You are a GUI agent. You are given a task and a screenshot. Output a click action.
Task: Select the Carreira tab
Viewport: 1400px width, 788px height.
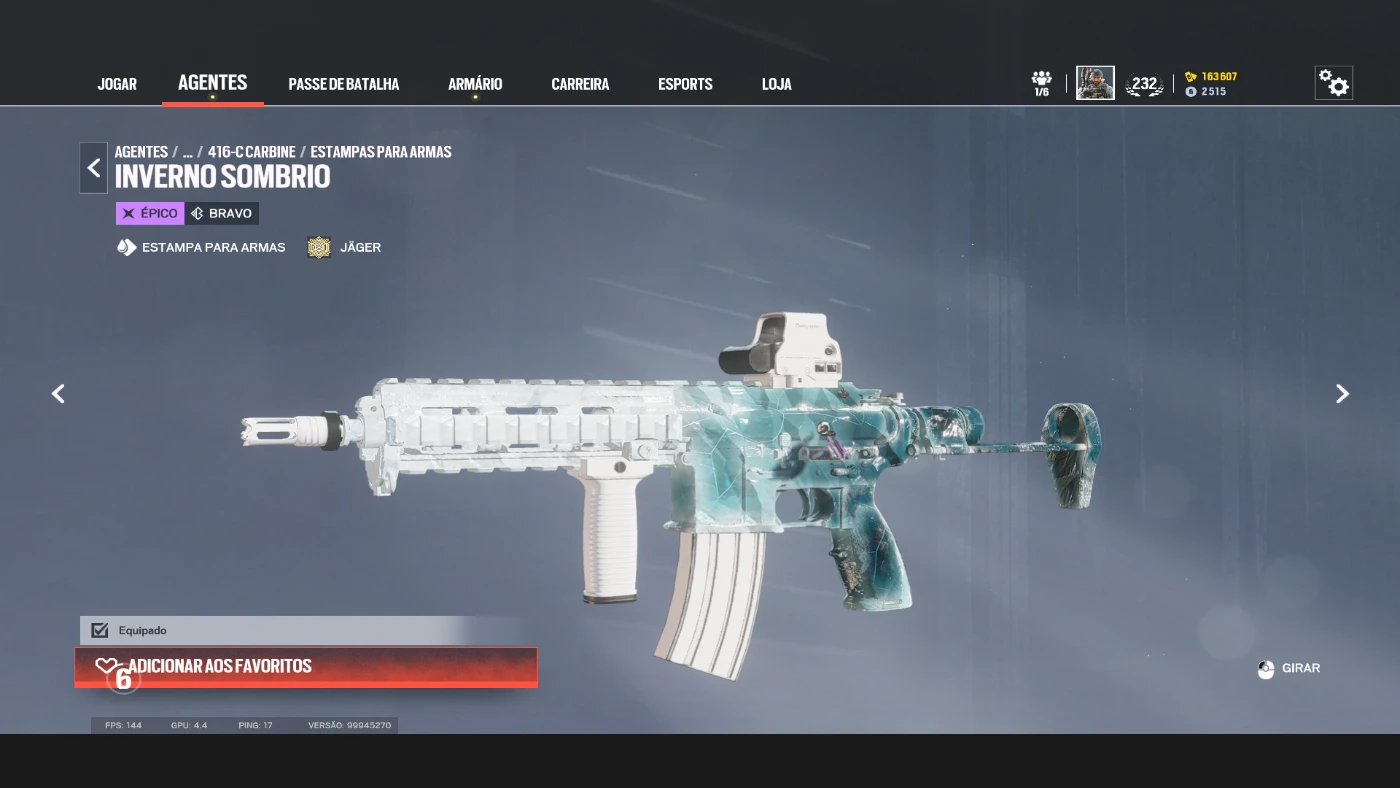pos(580,84)
